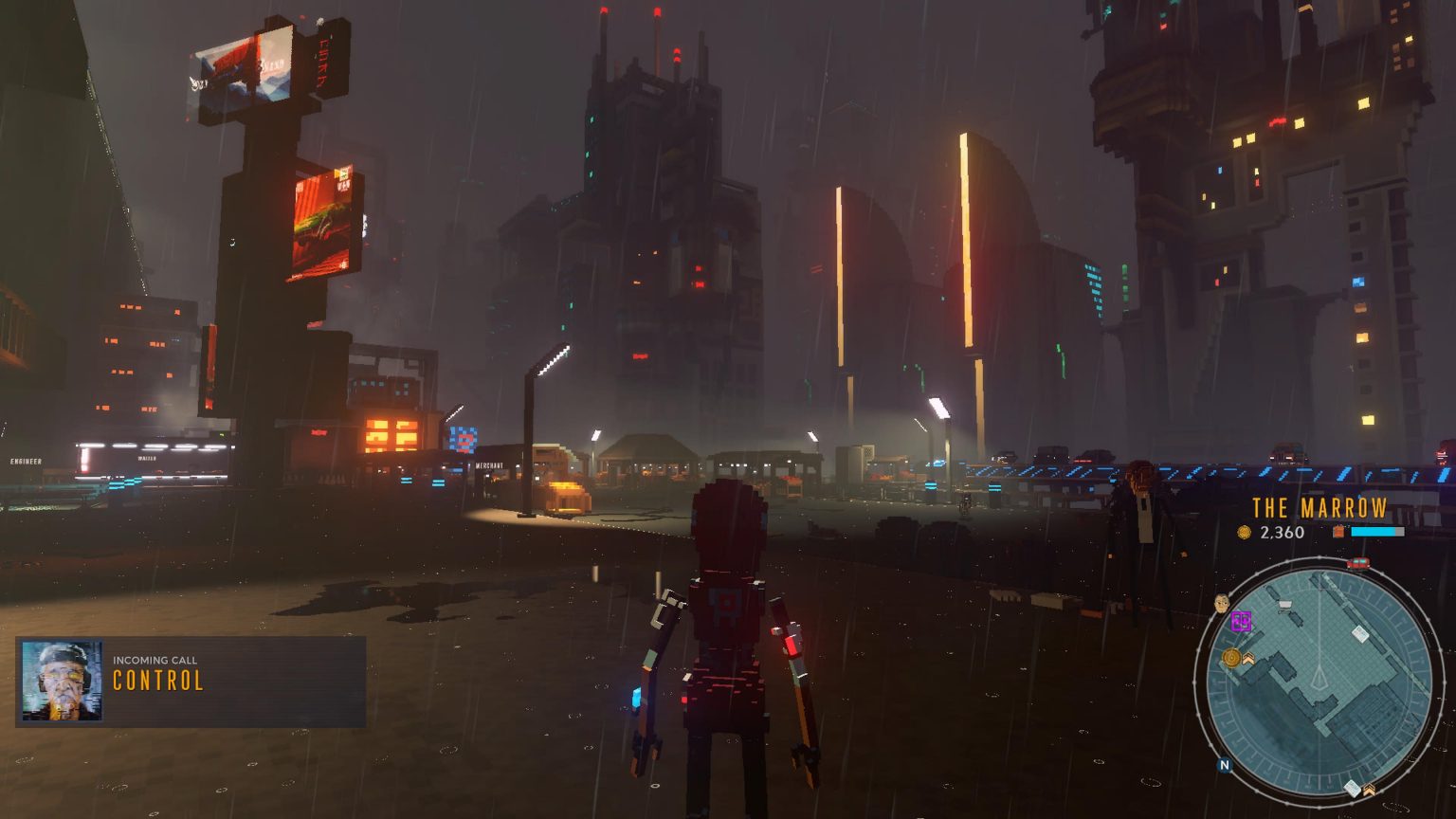1456x819 pixels.
Task: Toggle the N compass orientation marker
Action: 1225,764
